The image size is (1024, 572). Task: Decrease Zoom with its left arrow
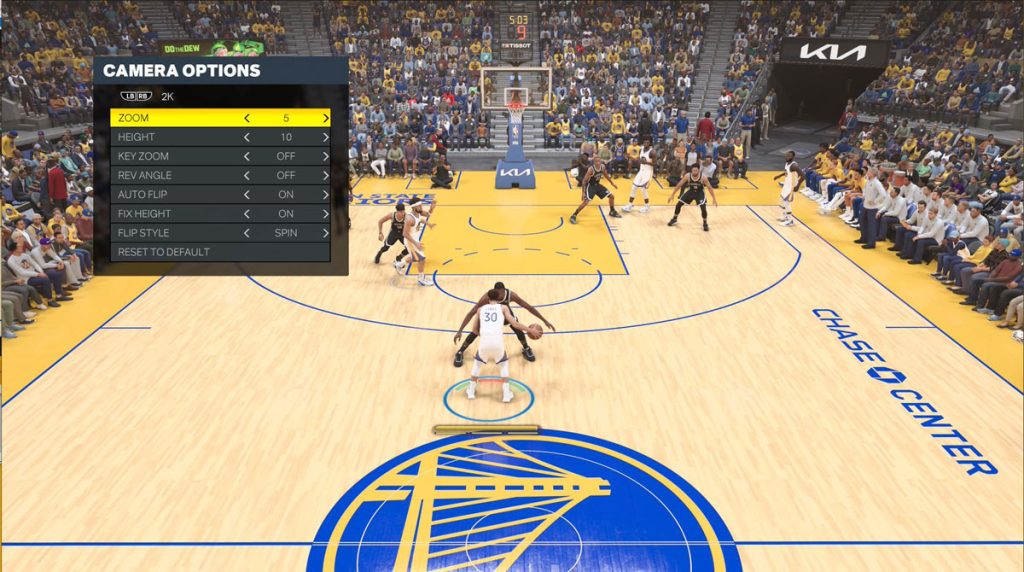click(x=247, y=118)
